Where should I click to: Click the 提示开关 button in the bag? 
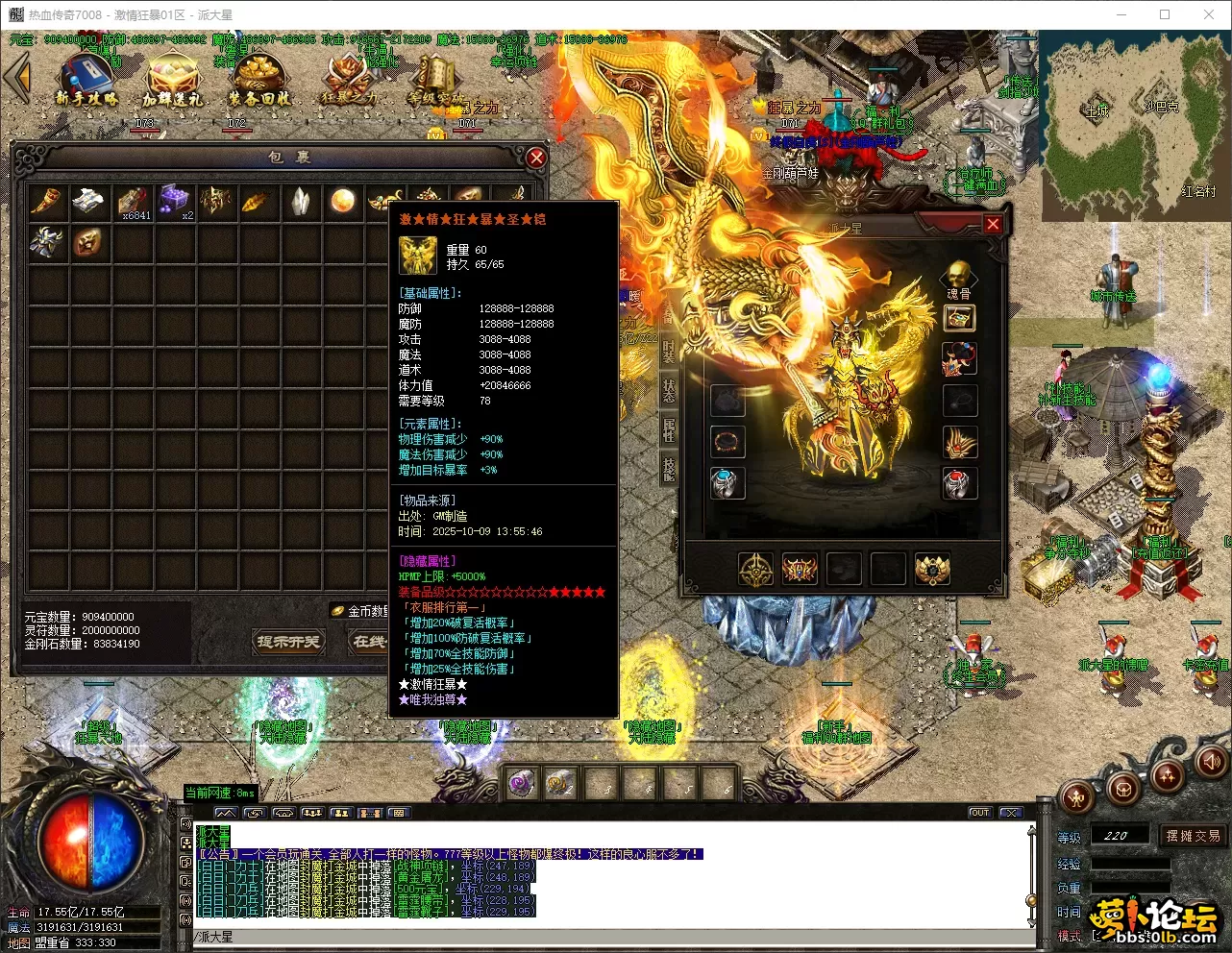(287, 642)
